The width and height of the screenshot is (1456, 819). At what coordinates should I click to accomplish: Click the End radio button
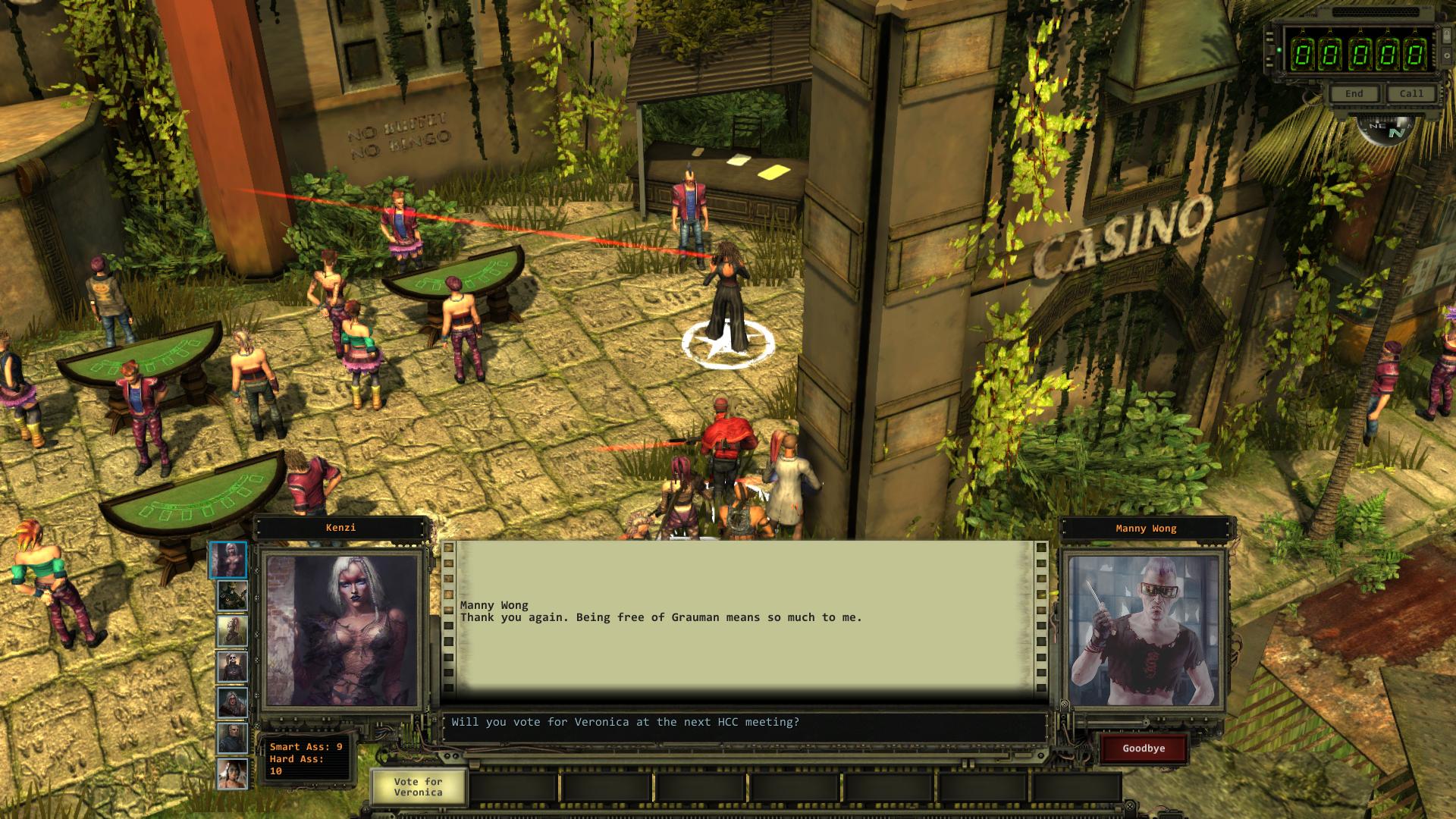tap(1354, 93)
